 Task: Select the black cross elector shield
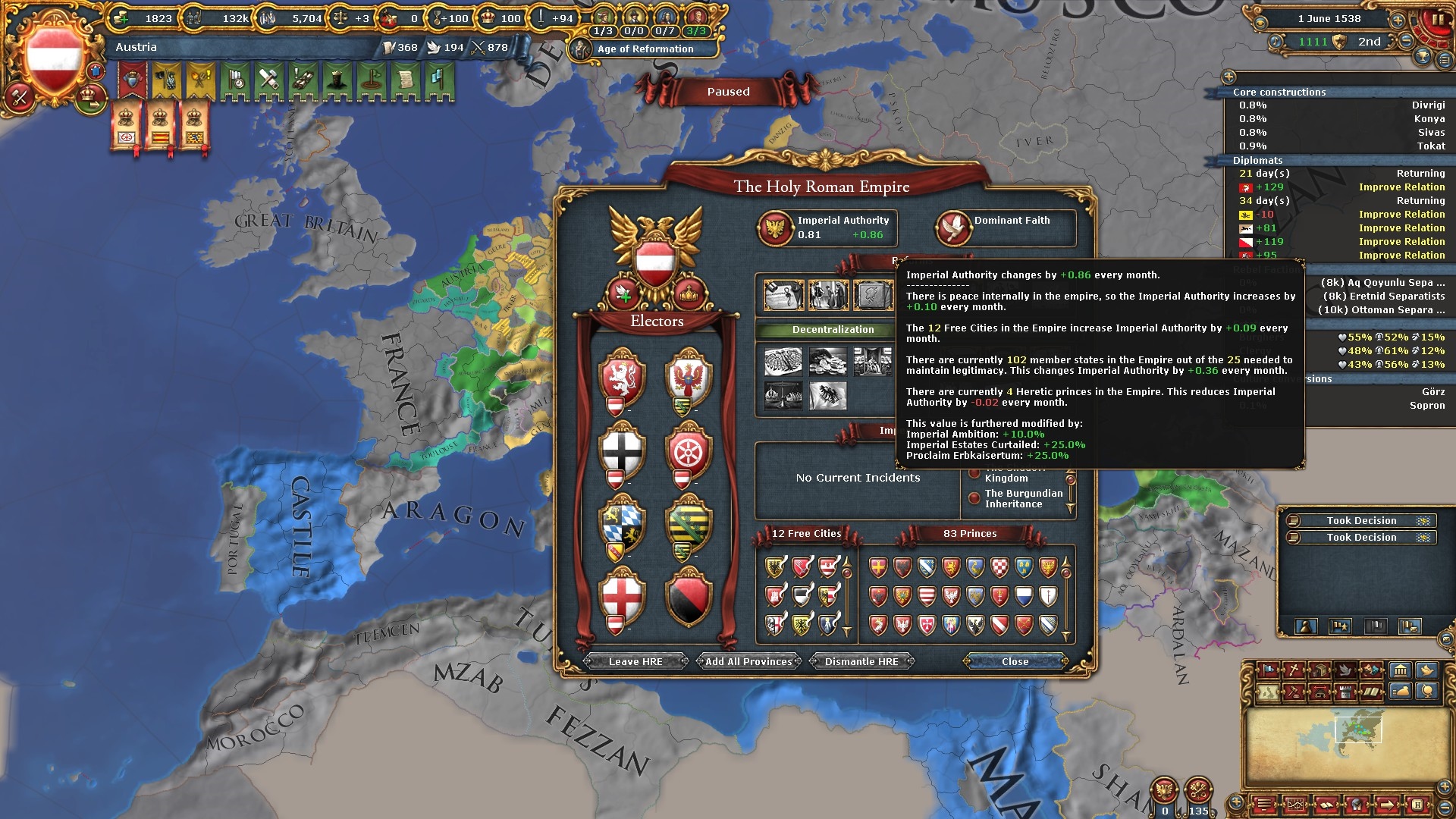pos(622,451)
